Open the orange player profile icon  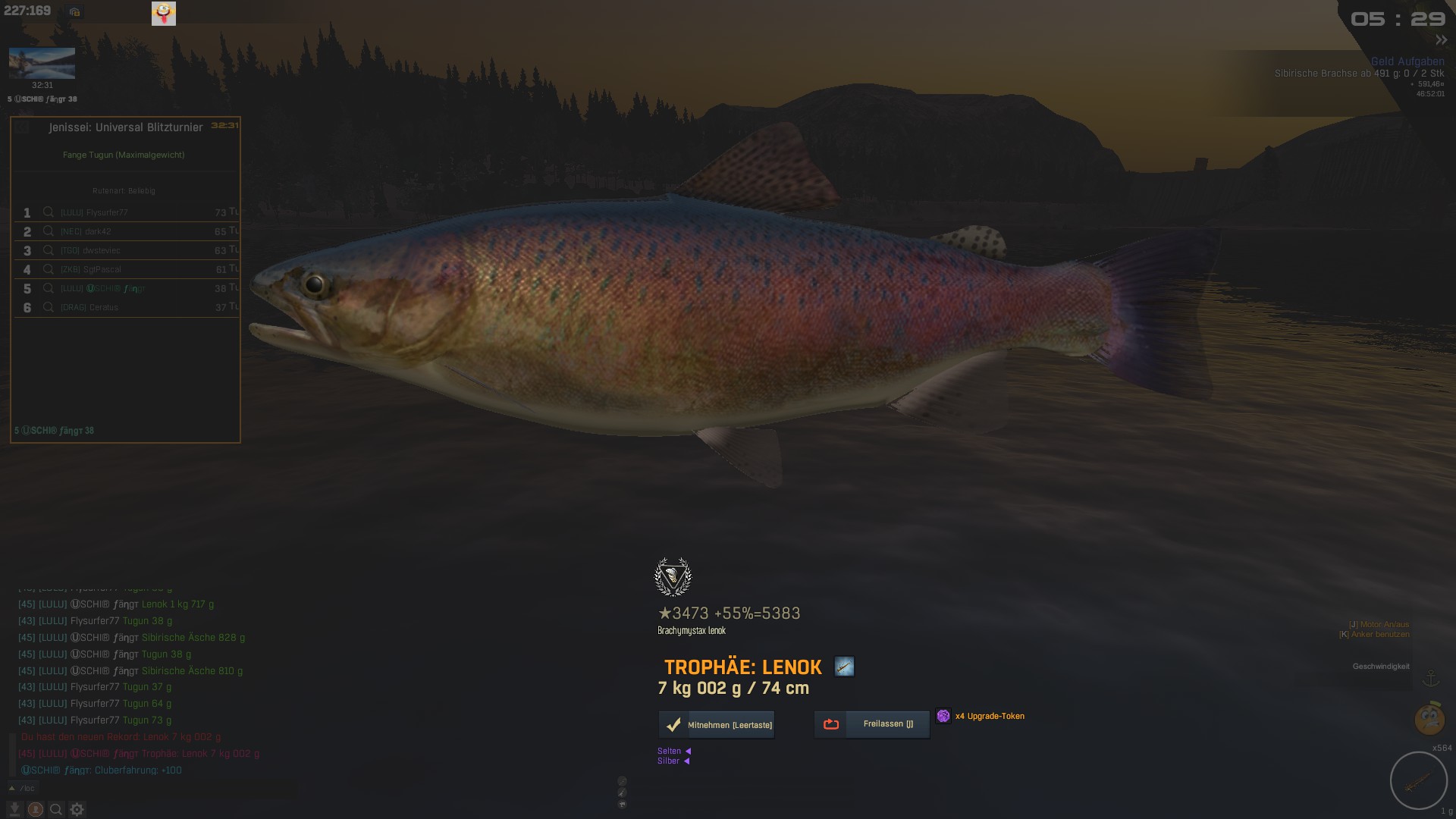tap(36, 809)
